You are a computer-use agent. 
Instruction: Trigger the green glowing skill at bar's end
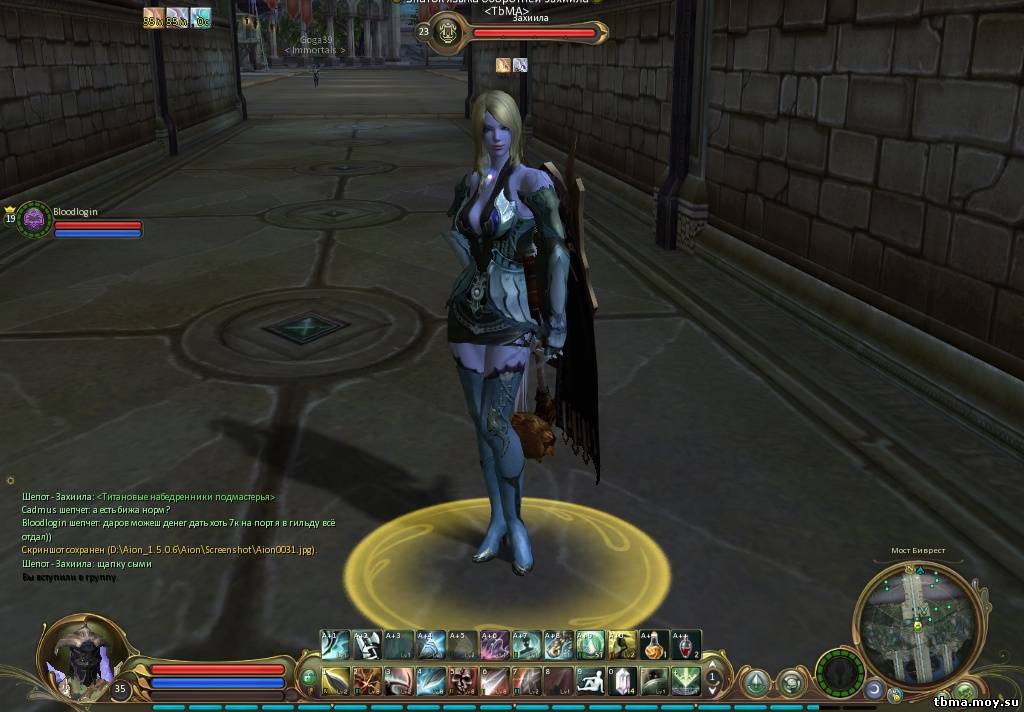pos(685,680)
